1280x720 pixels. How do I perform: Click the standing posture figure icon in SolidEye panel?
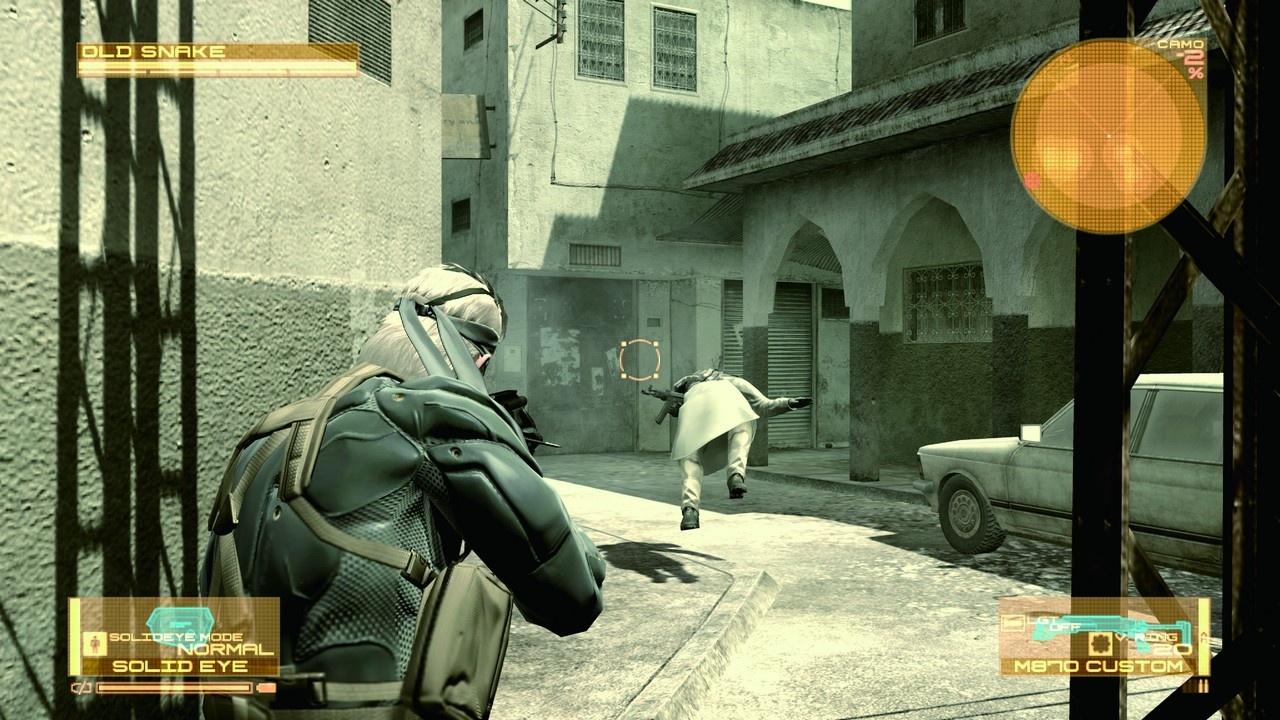(x=95, y=644)
